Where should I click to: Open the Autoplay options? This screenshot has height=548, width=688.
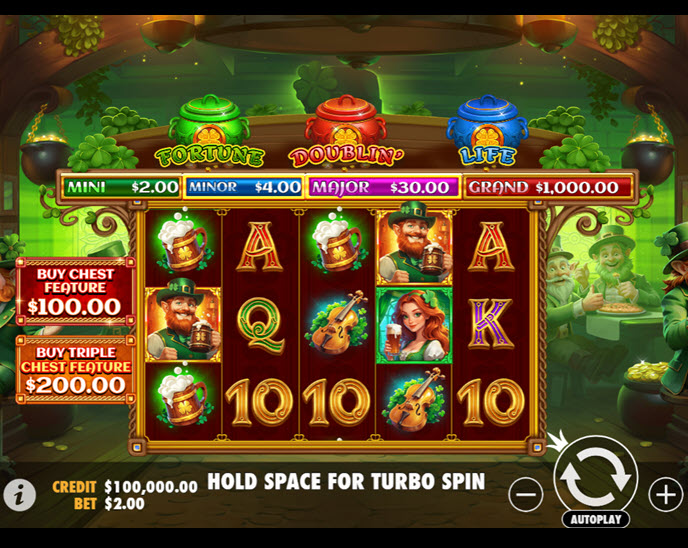click(x=596, y=519)
